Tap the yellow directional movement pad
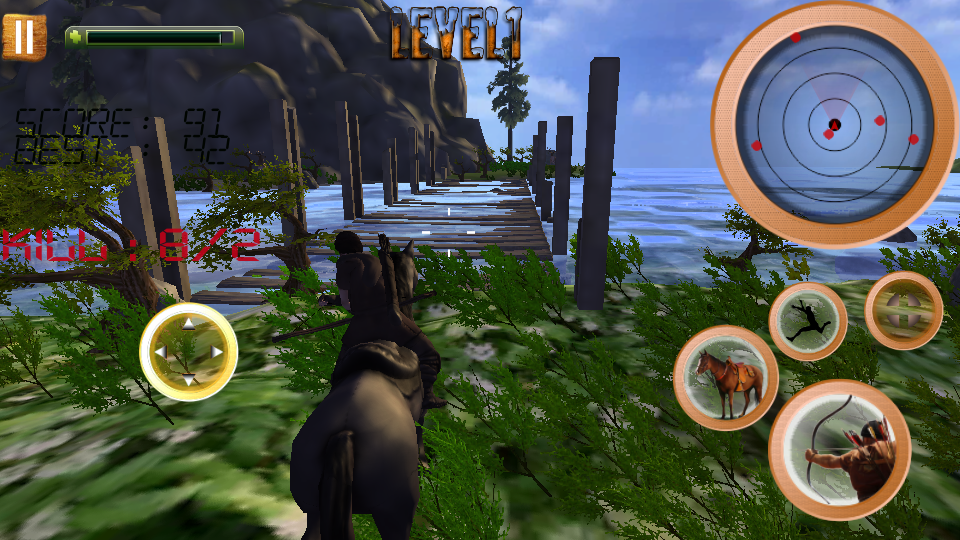Image resolution: width=960 pixels, height=540 pixels. [188, 352]
